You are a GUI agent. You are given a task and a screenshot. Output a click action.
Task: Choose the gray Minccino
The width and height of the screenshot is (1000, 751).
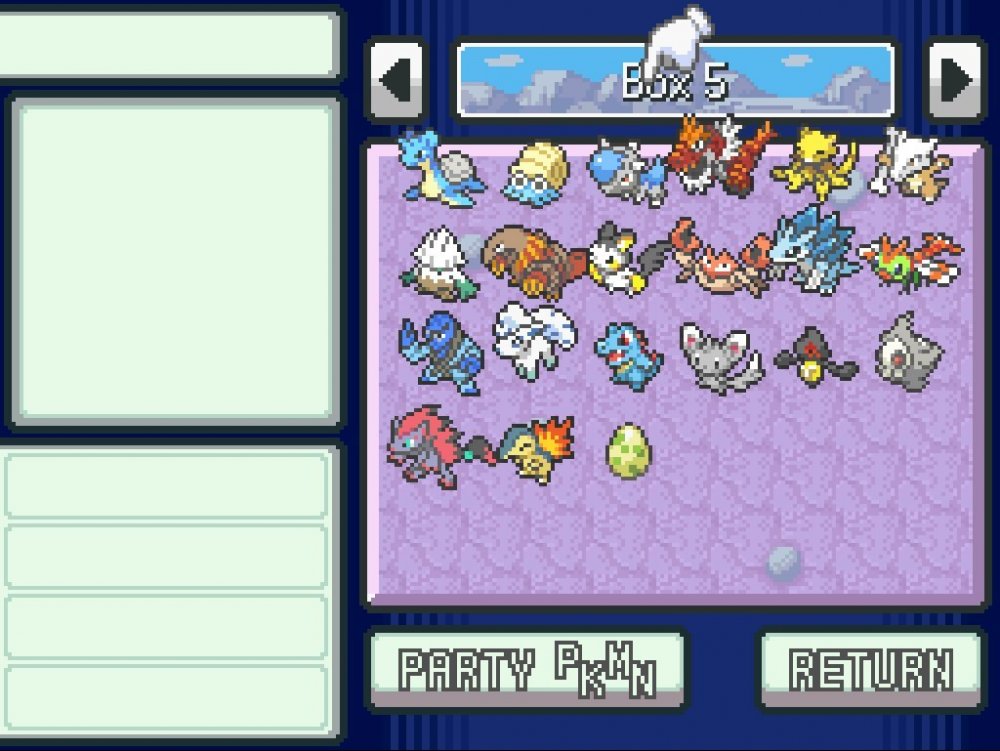pos(720,355)
